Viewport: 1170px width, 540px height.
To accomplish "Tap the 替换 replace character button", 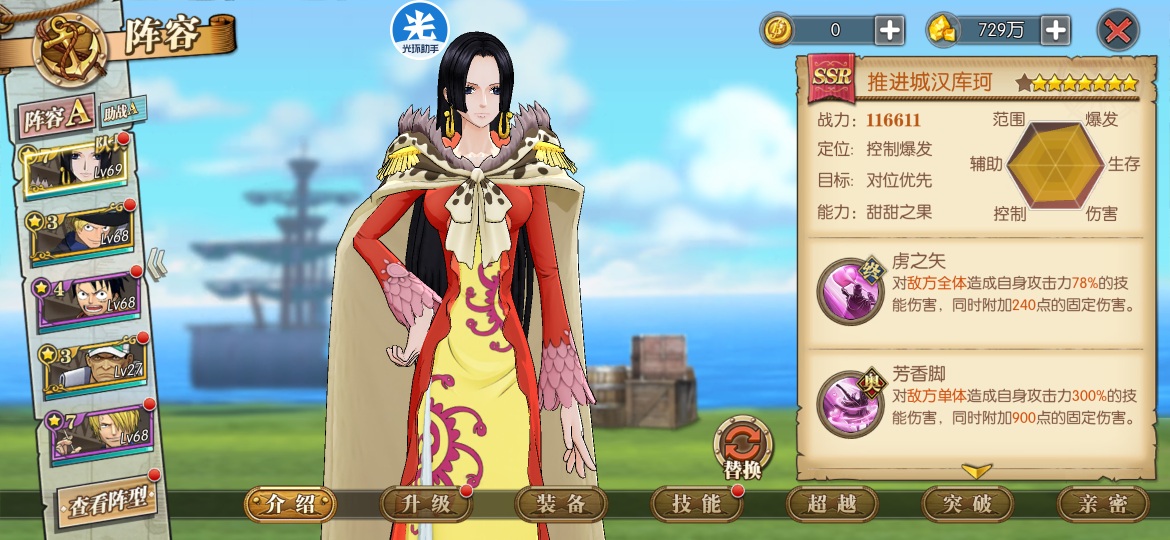I will 742,447.
